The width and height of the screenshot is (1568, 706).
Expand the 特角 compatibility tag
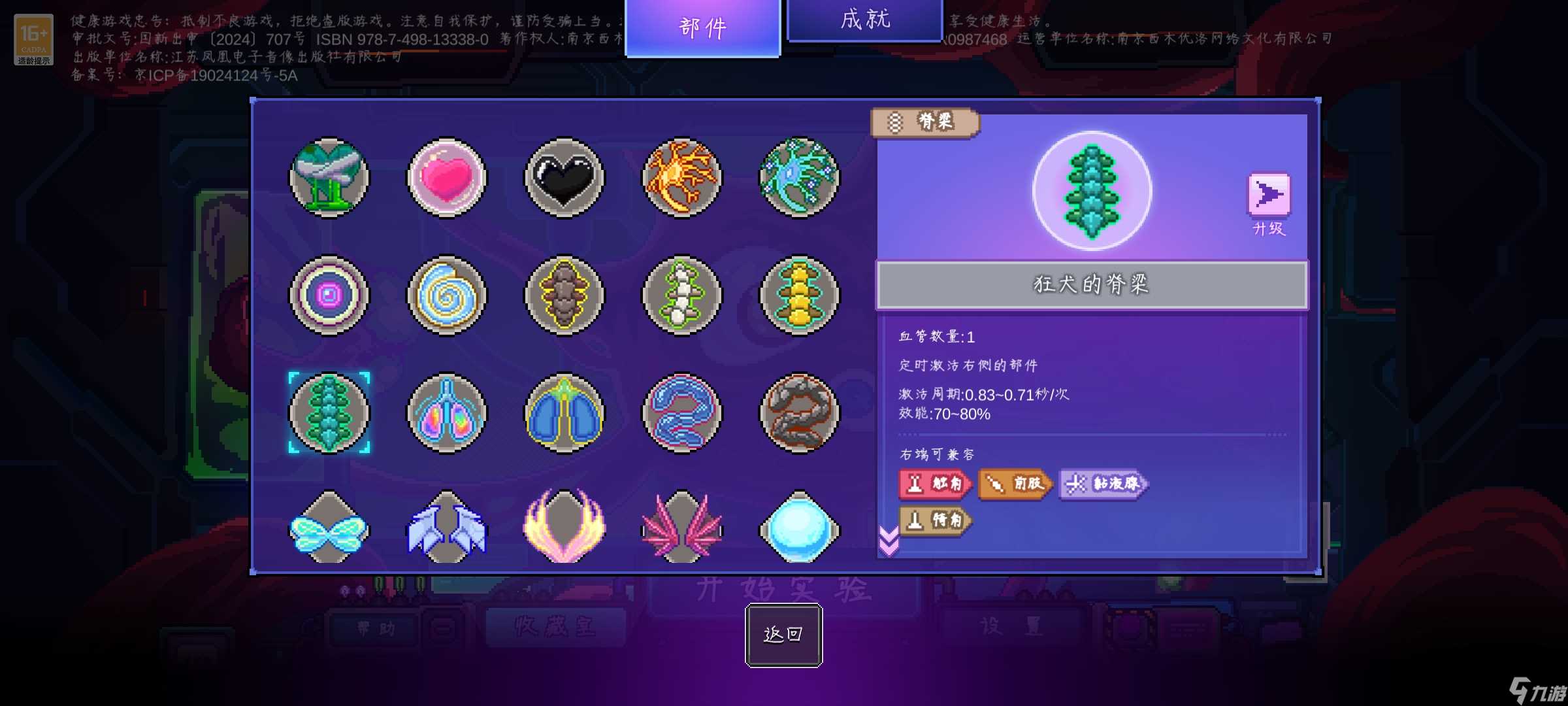pyautogui.click(x=936, y=521)
